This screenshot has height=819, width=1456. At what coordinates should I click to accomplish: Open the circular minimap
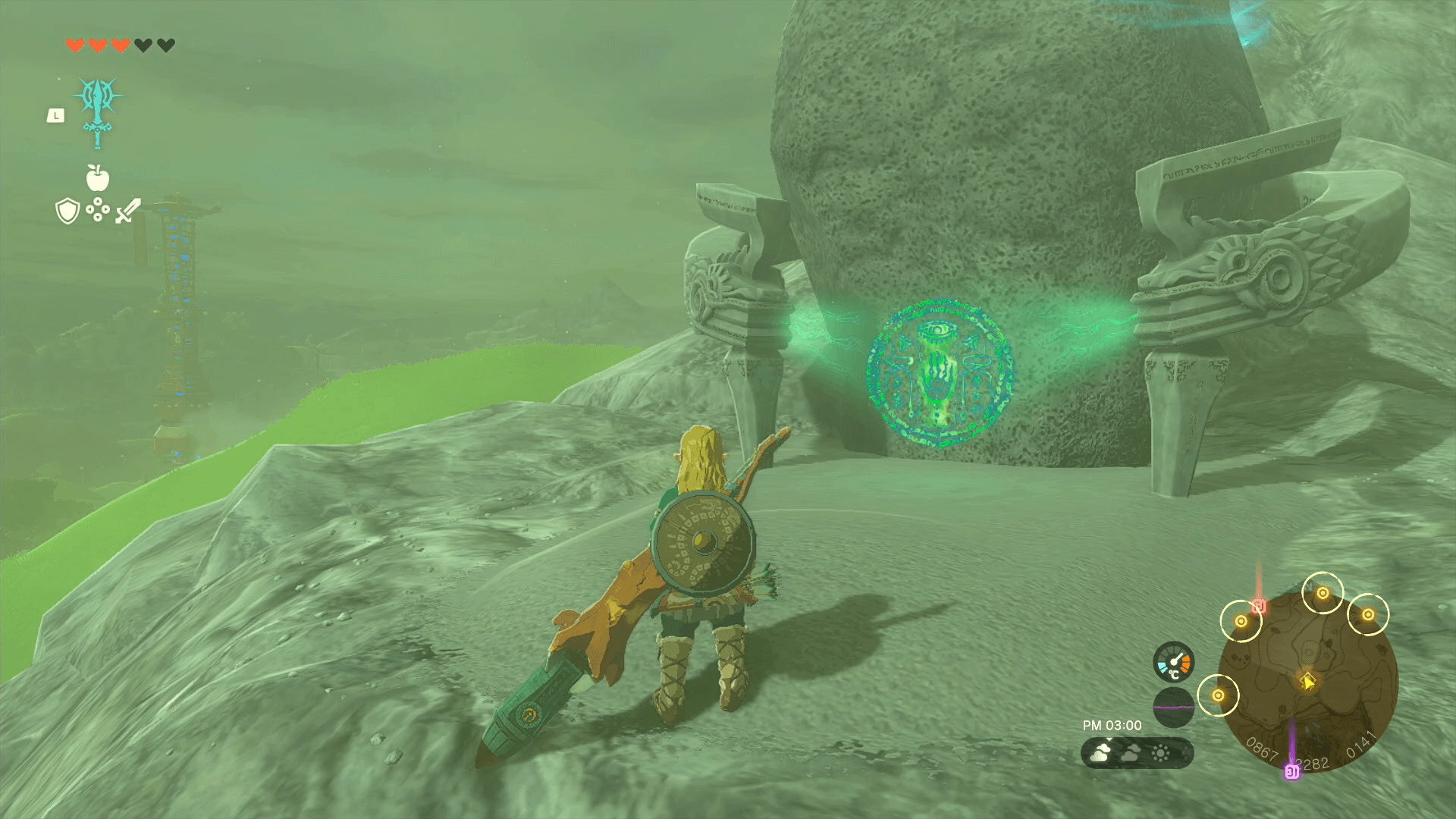(x=1308, y=681)
